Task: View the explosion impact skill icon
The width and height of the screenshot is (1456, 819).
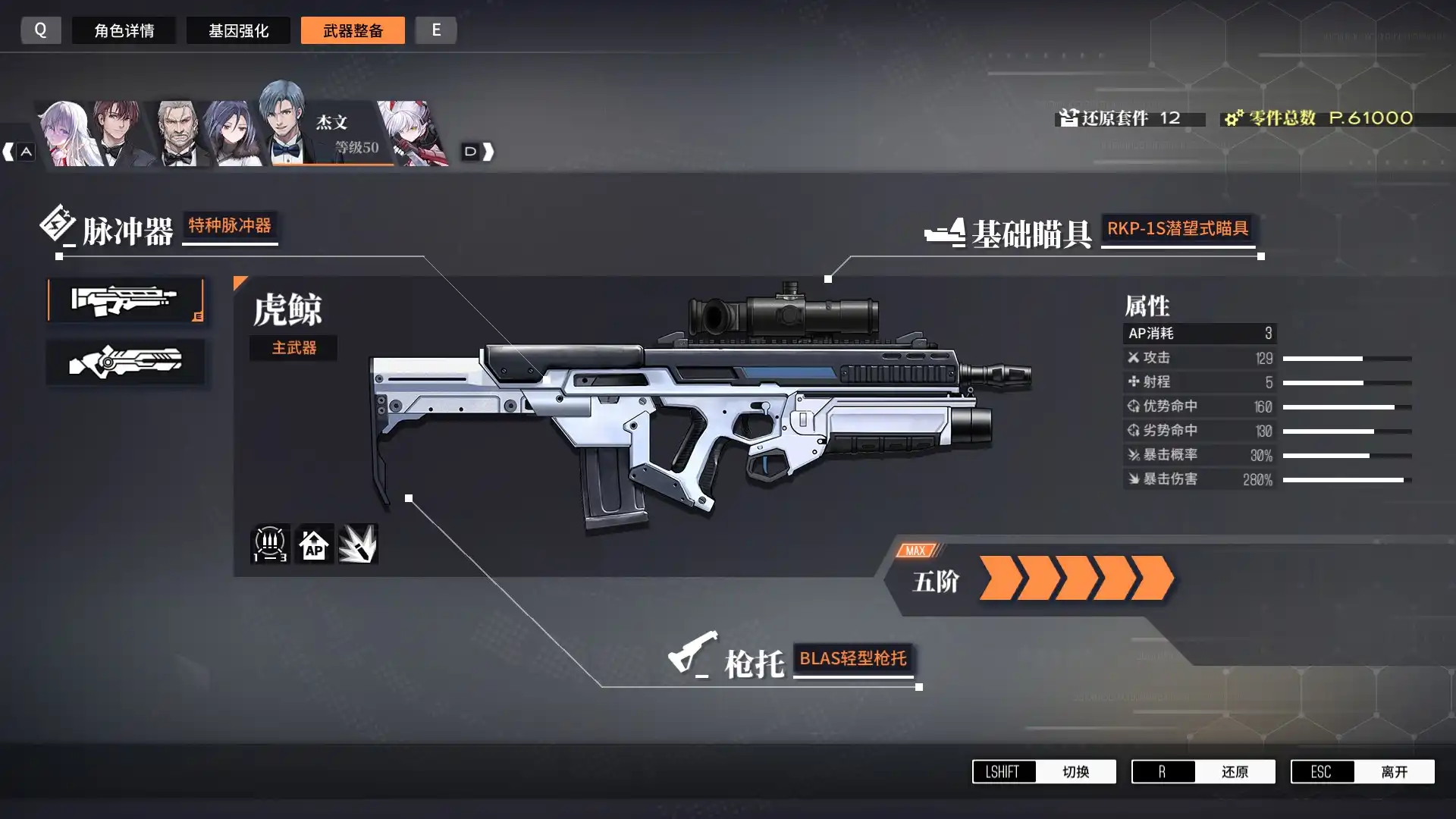Action: click(x=358, y=544)
